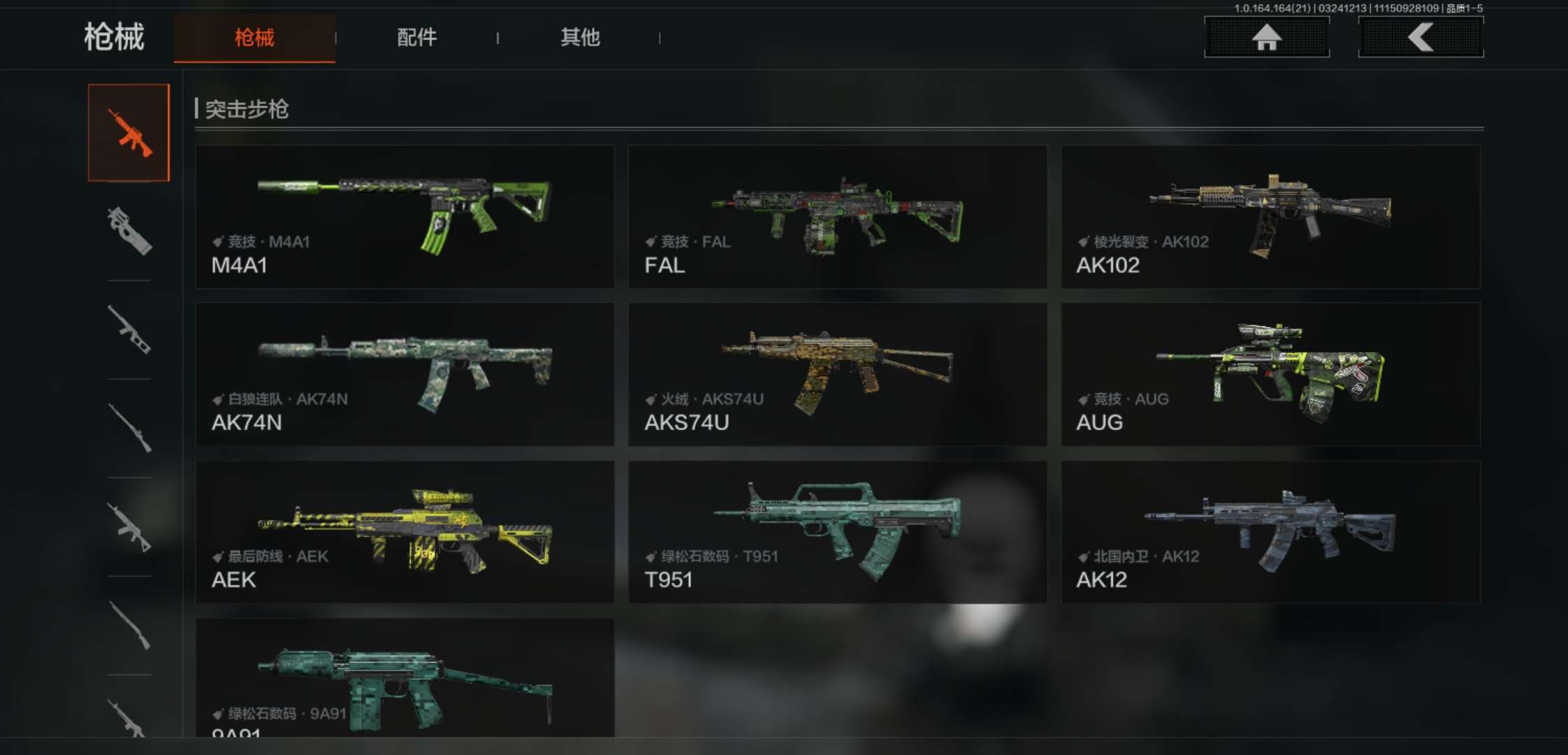Screen dimensions: 1568x755
Task: Open the T951 weapon card
Action: point(837,531)
